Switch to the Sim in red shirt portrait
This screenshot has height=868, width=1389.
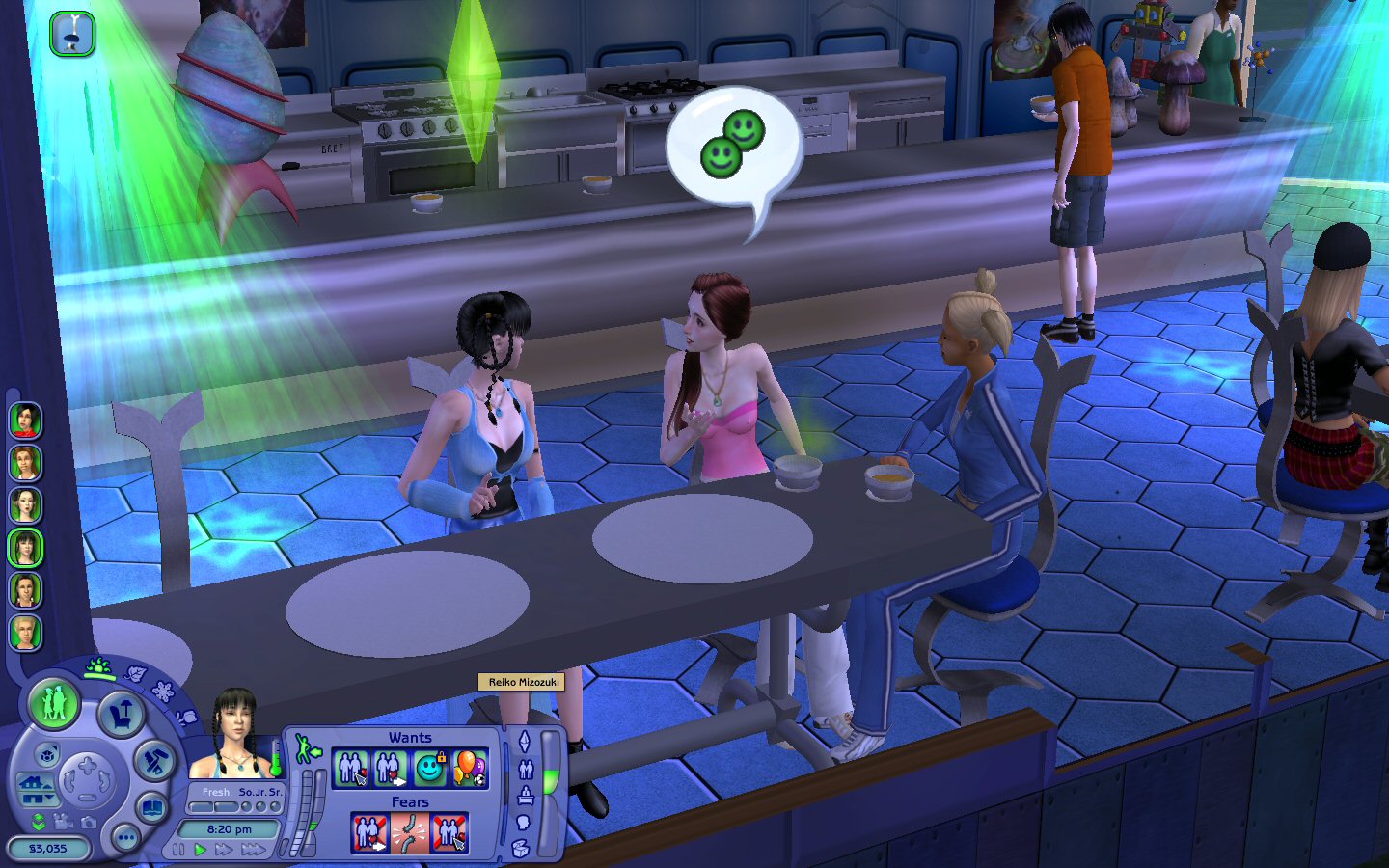(x=25, y=420)
